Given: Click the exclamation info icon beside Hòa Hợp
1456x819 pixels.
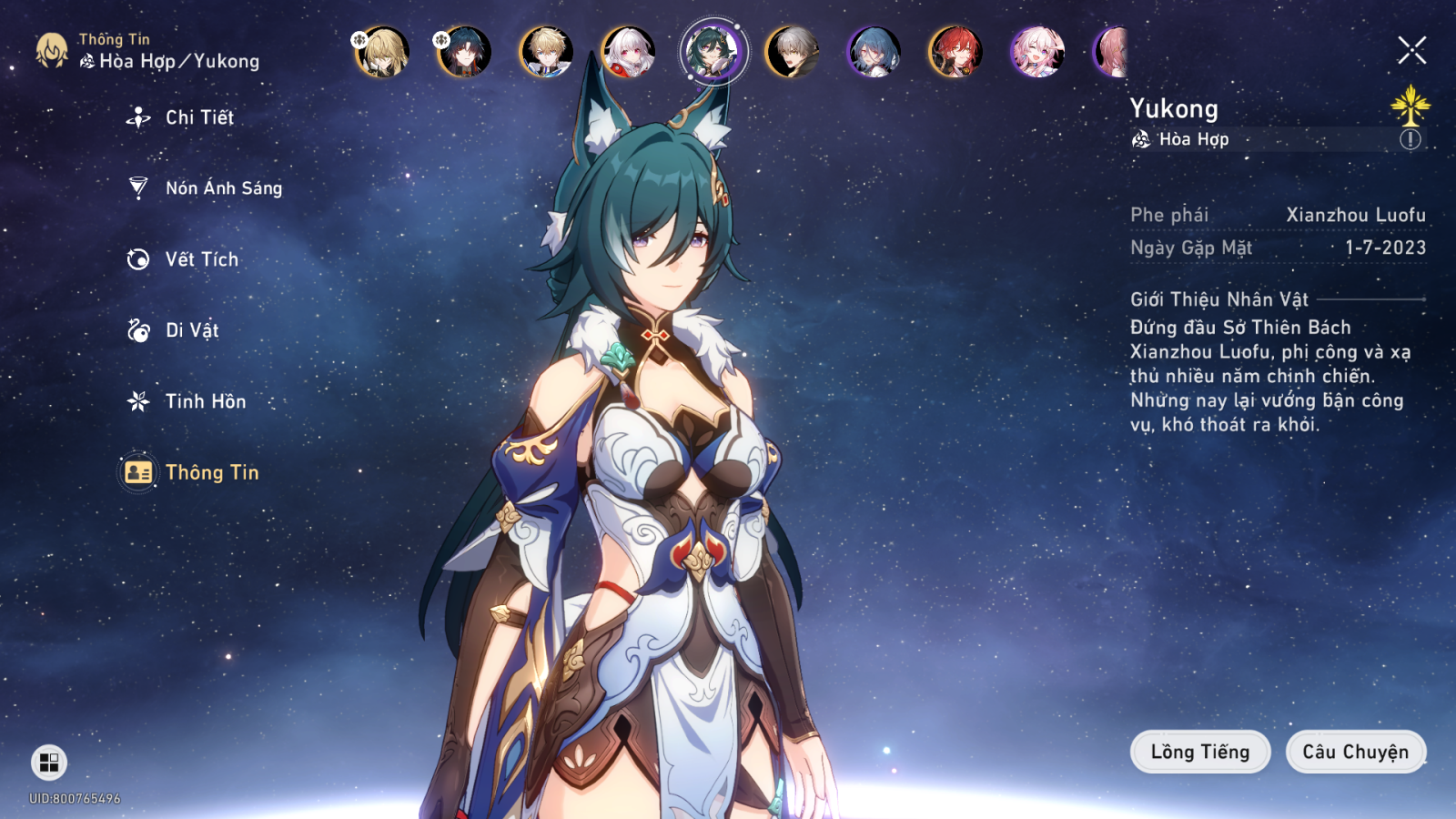Looking at the screenshot, I should [1410, 139].
